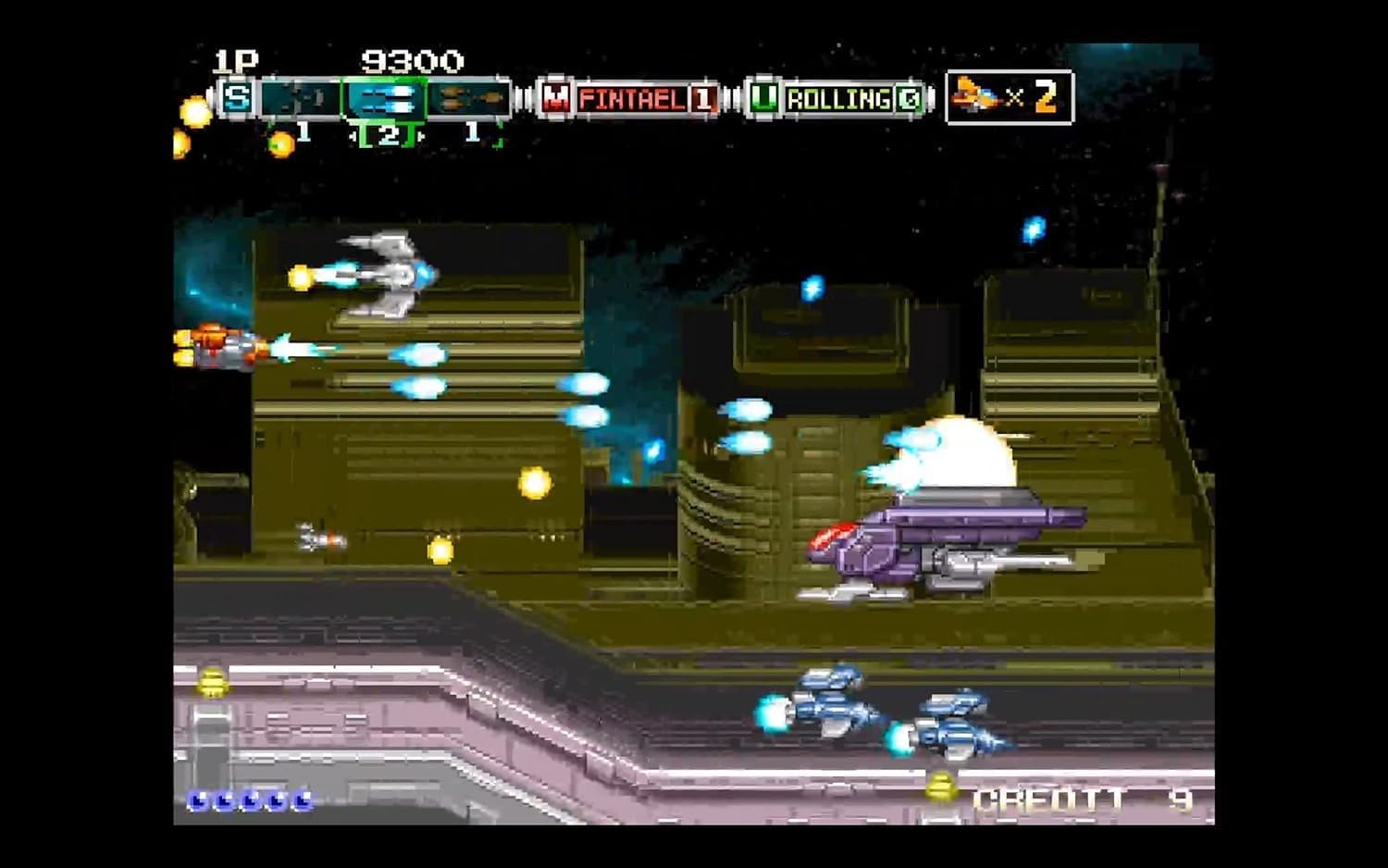
Task: Expand the FINTAEL weapon panel
Action: tap(634, 97)
